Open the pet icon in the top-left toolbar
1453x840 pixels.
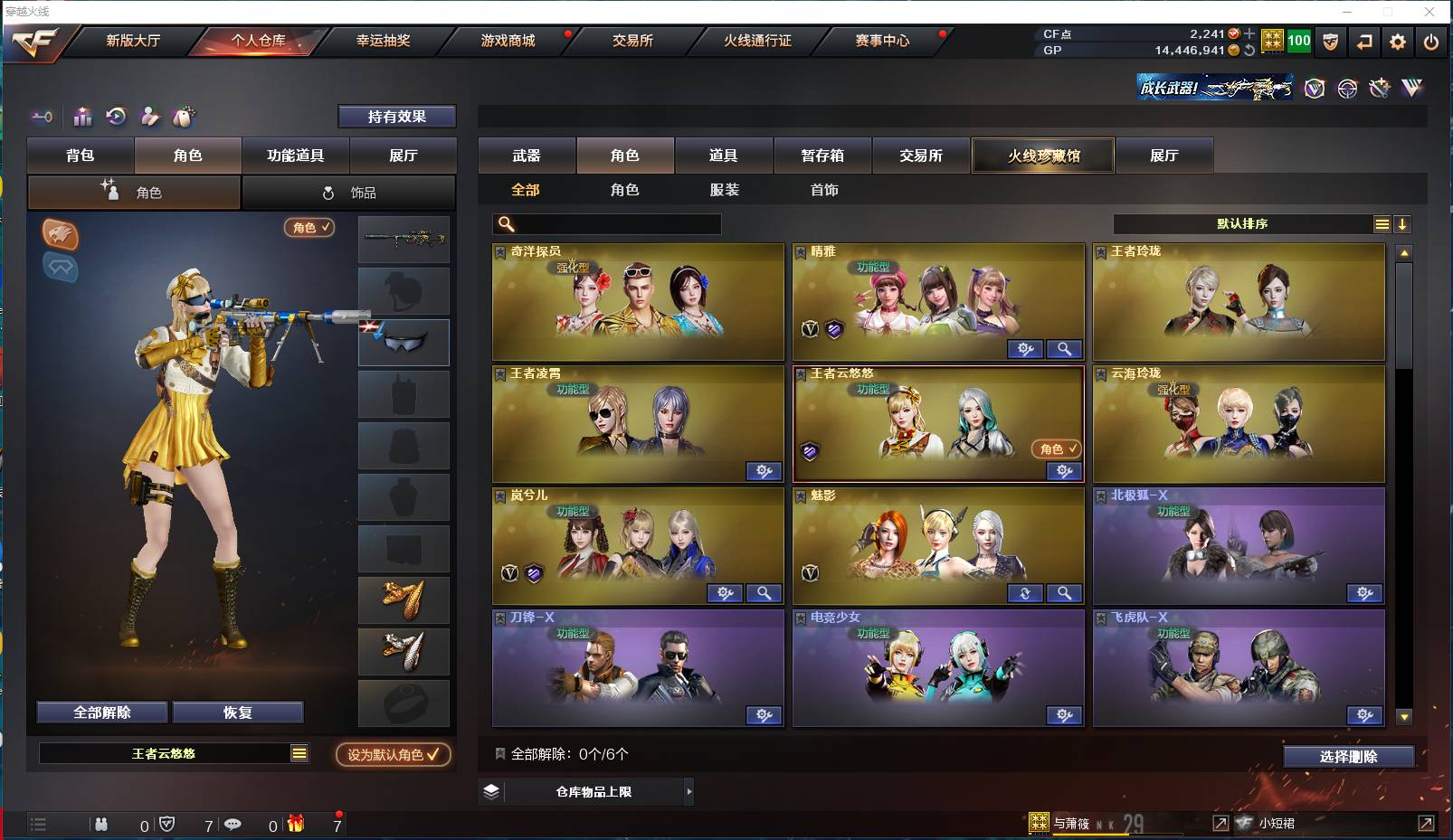185,116
